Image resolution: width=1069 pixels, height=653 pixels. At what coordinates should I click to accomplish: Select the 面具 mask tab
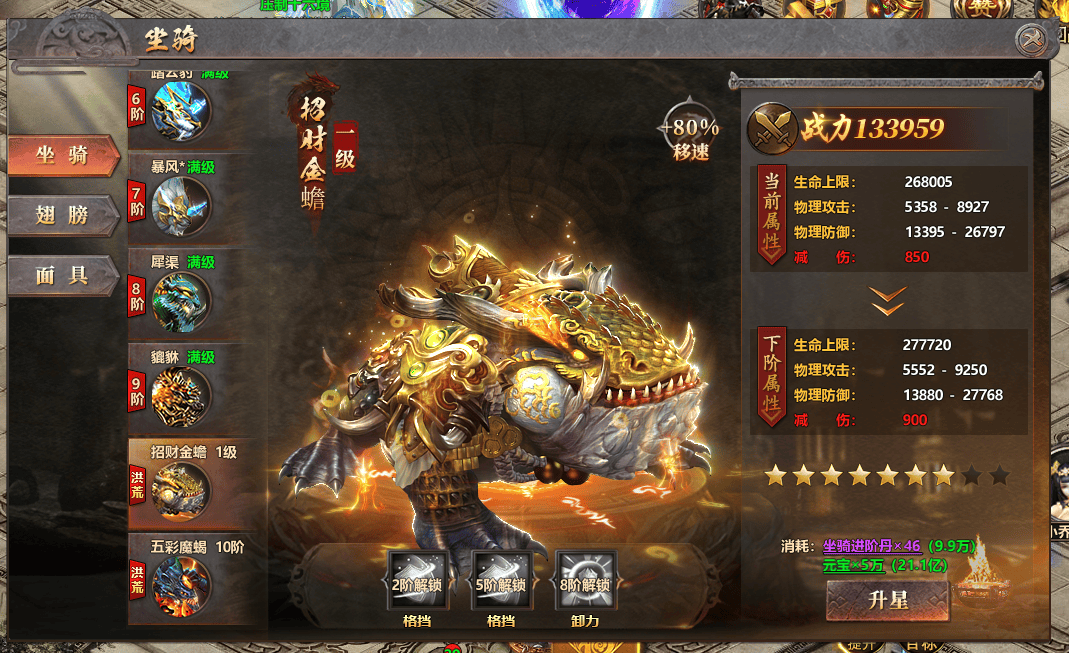pyautogui.click(x=62, y=275)
